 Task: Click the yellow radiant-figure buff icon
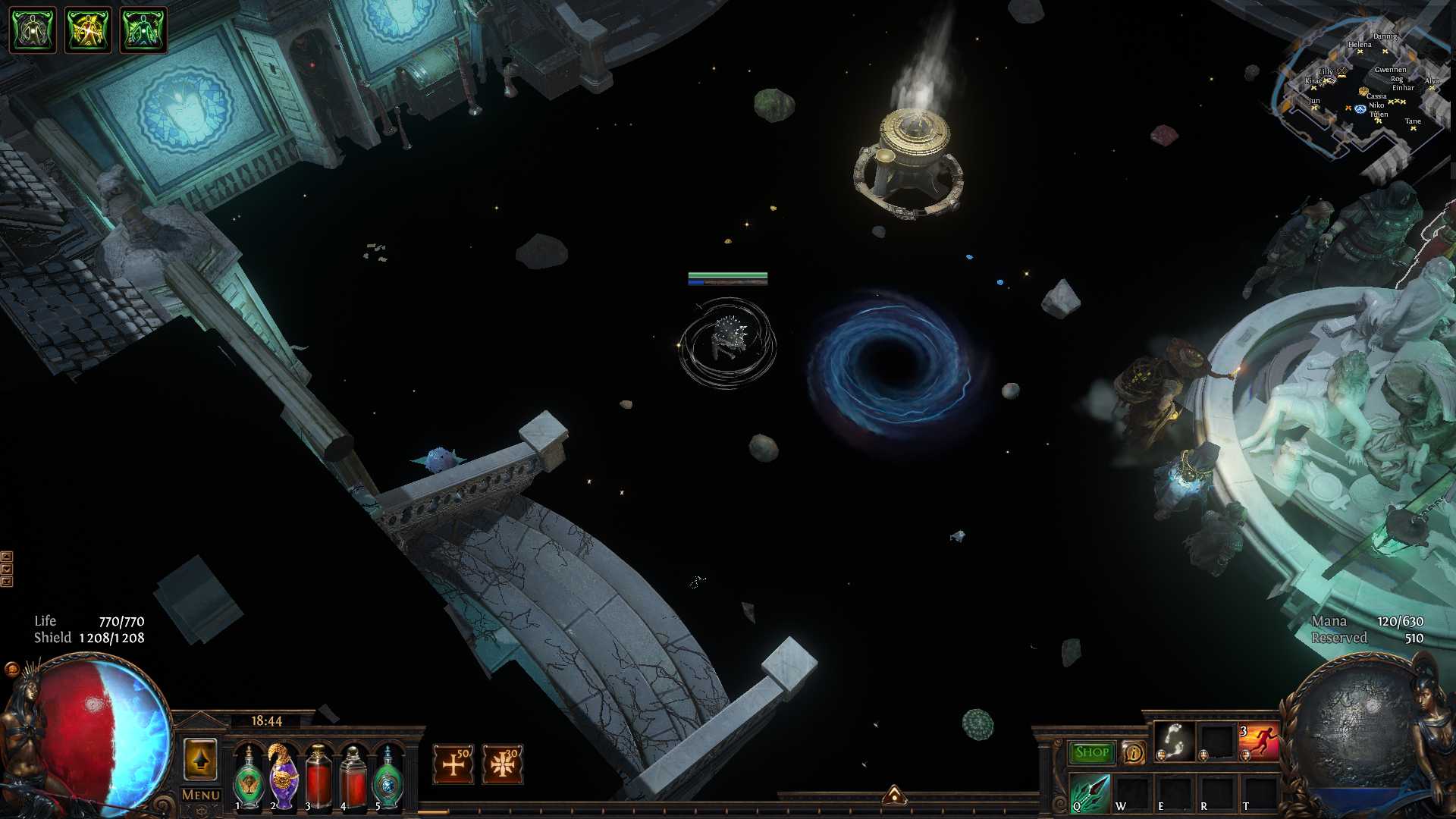pyautogui.click(x=88, y=30)
